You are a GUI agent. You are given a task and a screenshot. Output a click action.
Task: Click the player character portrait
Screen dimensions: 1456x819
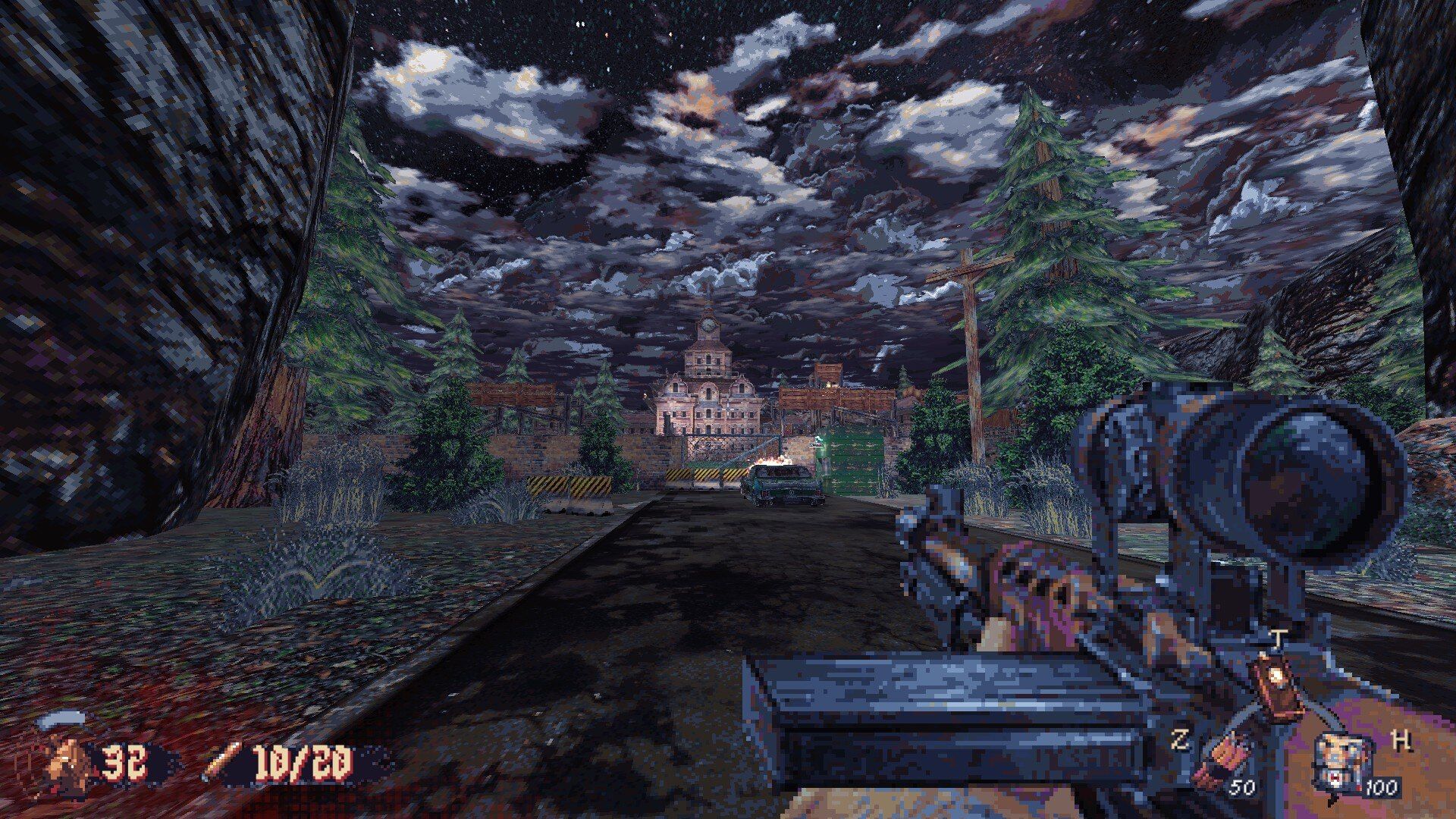[70, 761]
